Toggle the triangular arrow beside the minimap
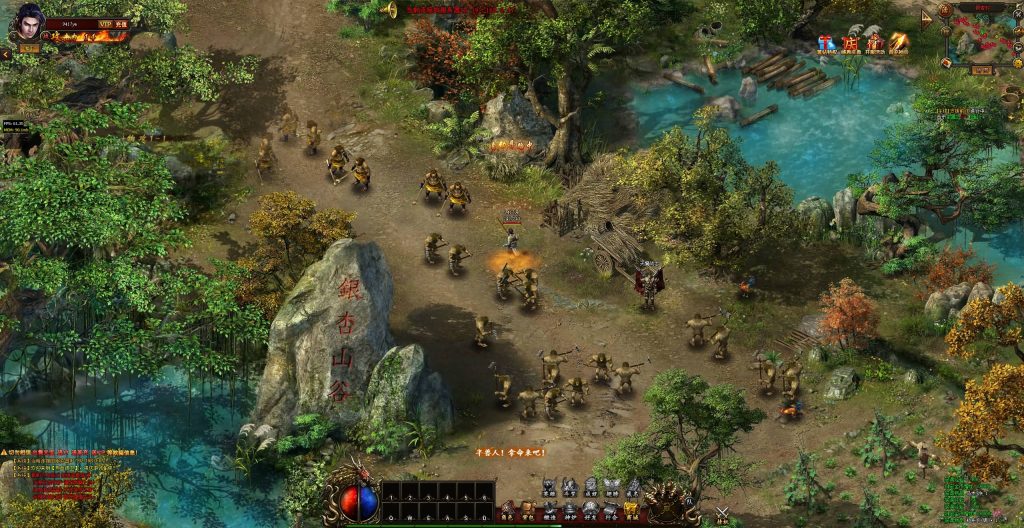 pos(927,18)
